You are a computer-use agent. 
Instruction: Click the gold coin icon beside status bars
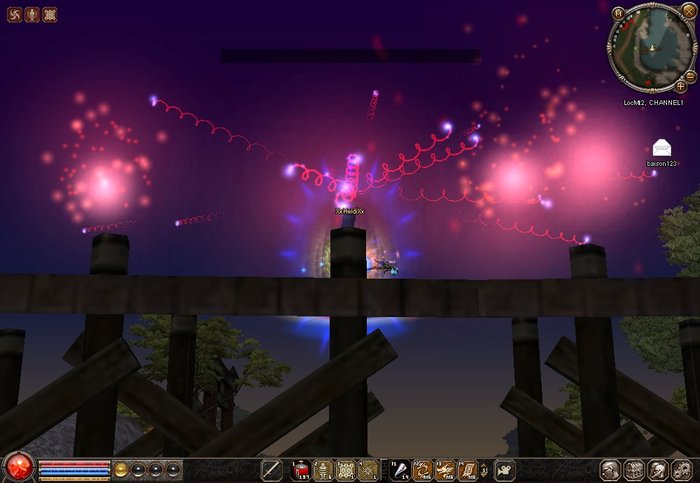120,468
